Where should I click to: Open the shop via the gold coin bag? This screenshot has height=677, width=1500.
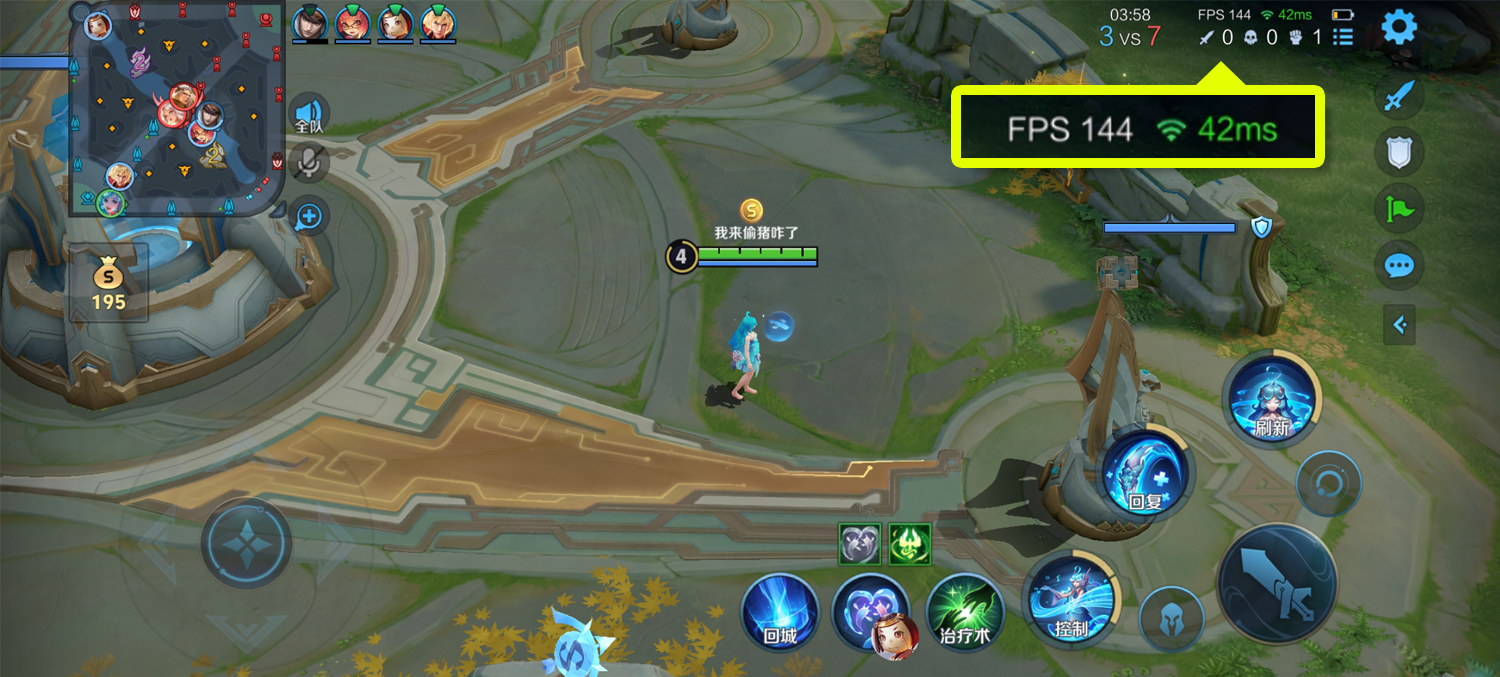pos(108,284)
